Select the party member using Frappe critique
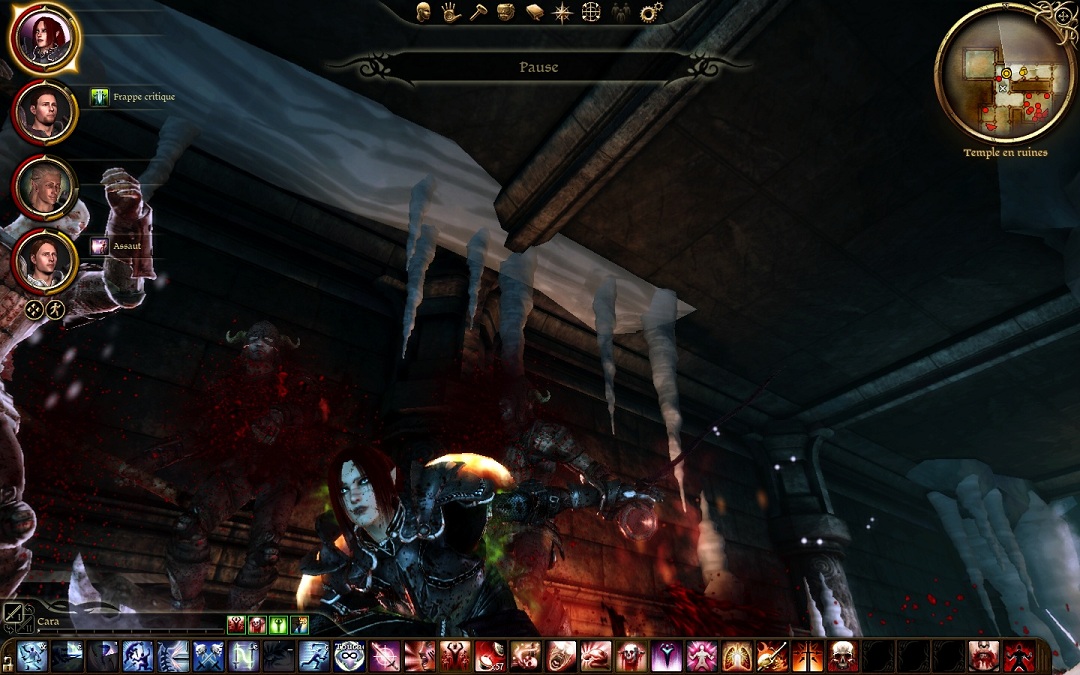 pos(45,112)
